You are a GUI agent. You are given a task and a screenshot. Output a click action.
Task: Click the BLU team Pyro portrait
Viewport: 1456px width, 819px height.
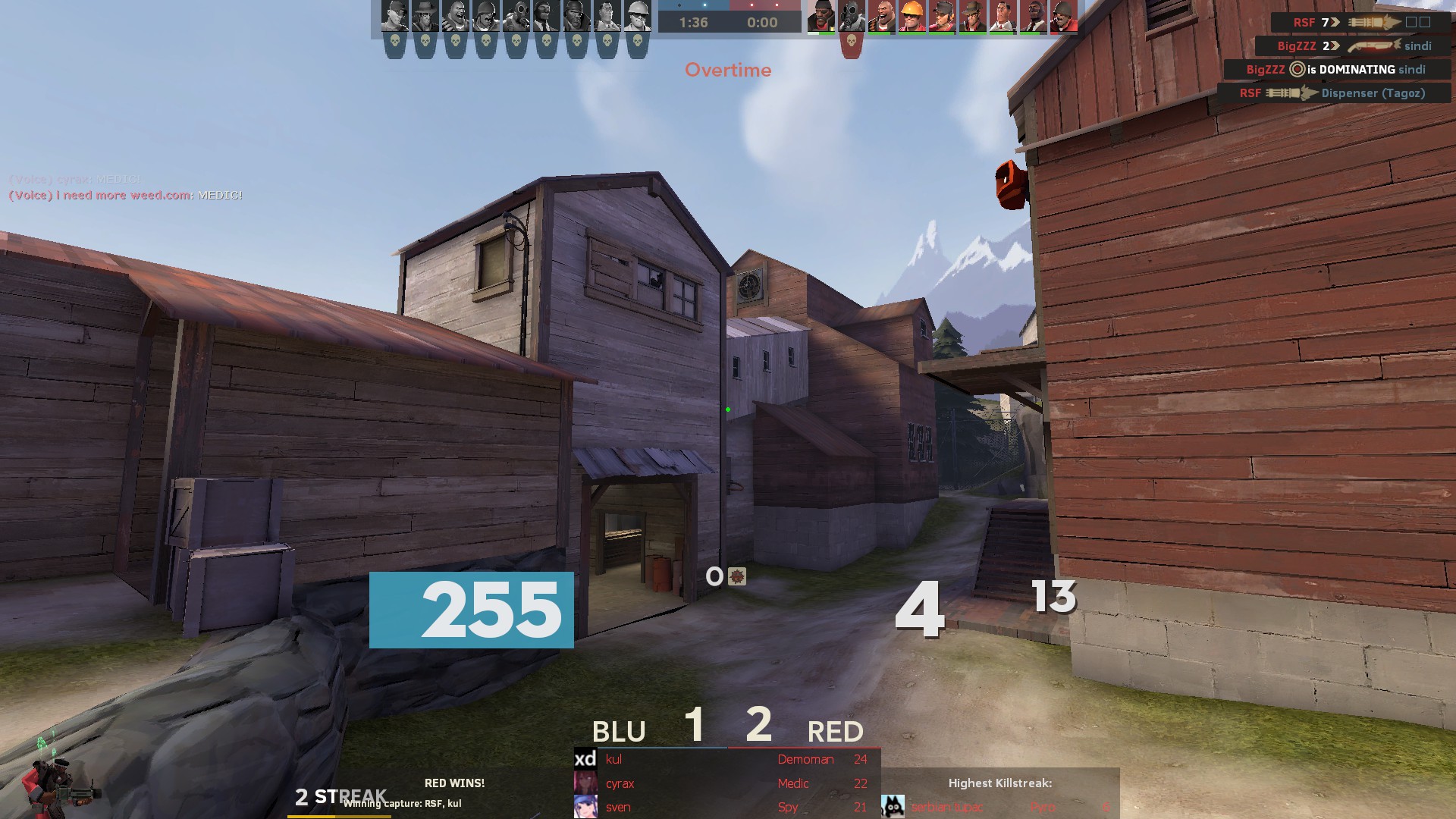point(516,16)
